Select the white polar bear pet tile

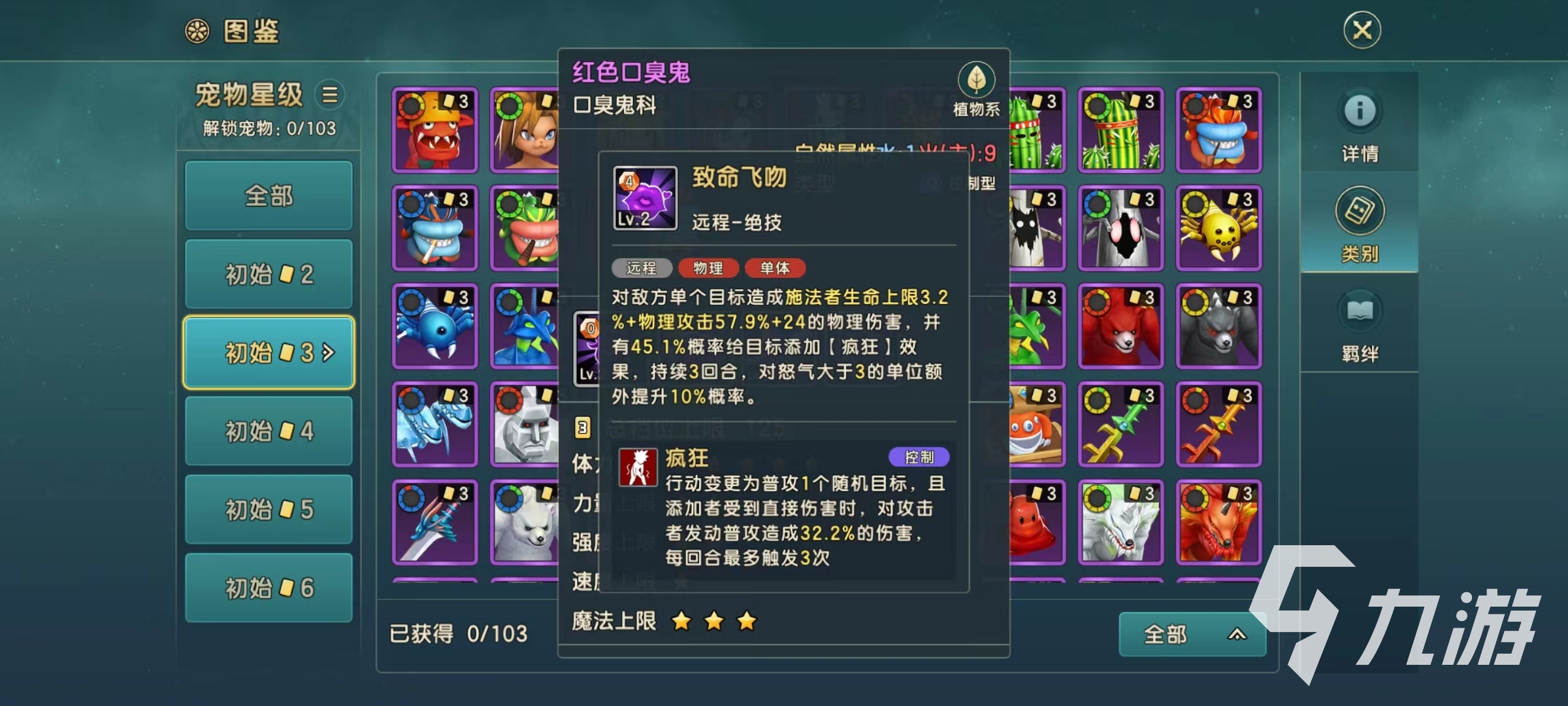(x=526, y=523)
